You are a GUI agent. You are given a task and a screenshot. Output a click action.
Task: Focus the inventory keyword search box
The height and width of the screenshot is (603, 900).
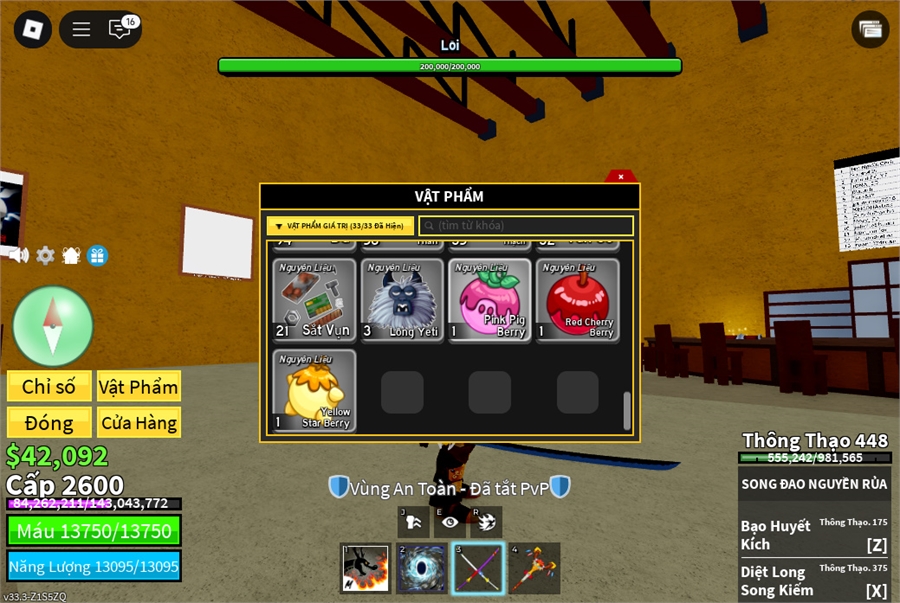(x=526, y=226)
